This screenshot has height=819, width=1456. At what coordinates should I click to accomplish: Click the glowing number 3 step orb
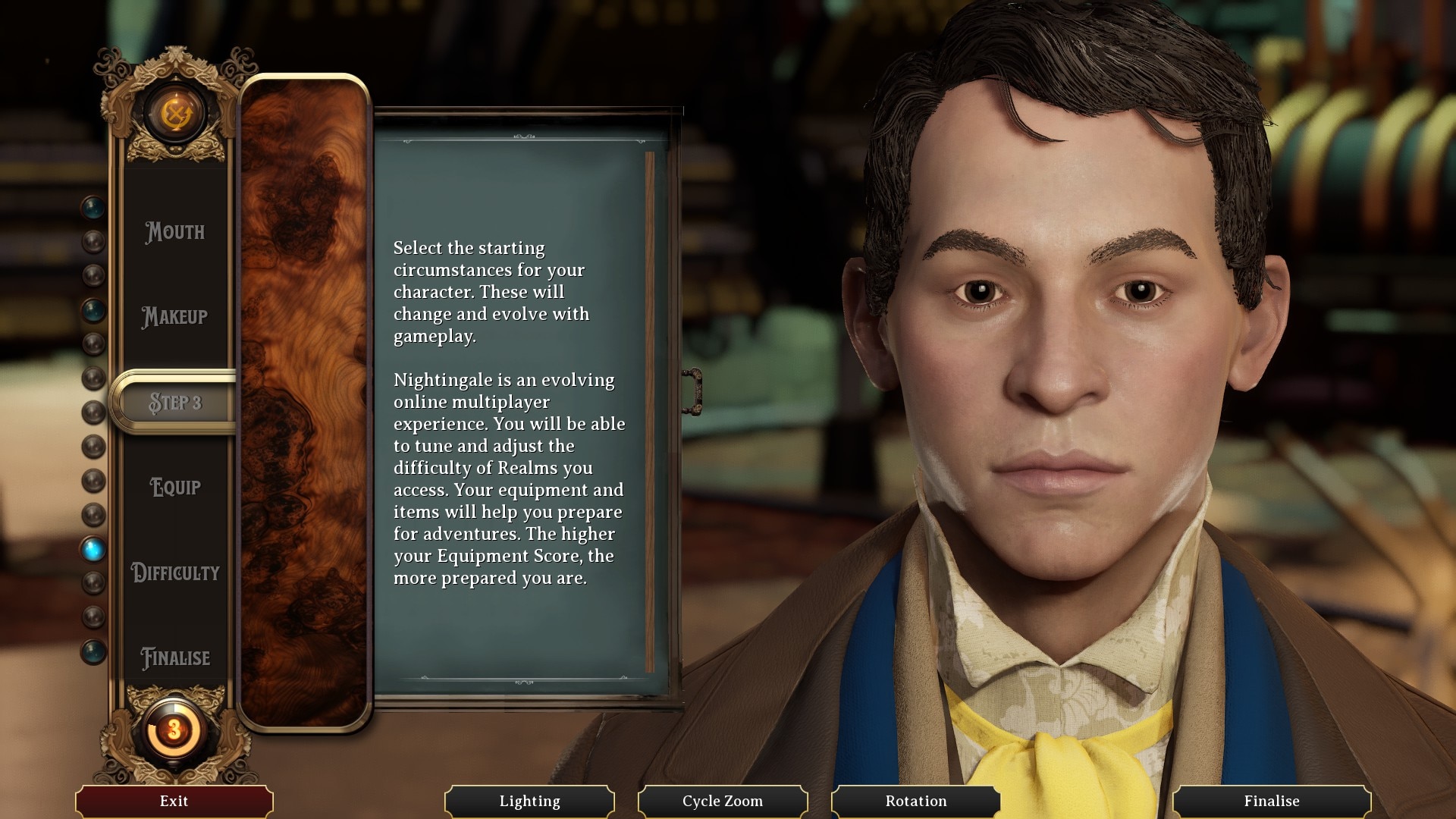pos(174,730)
